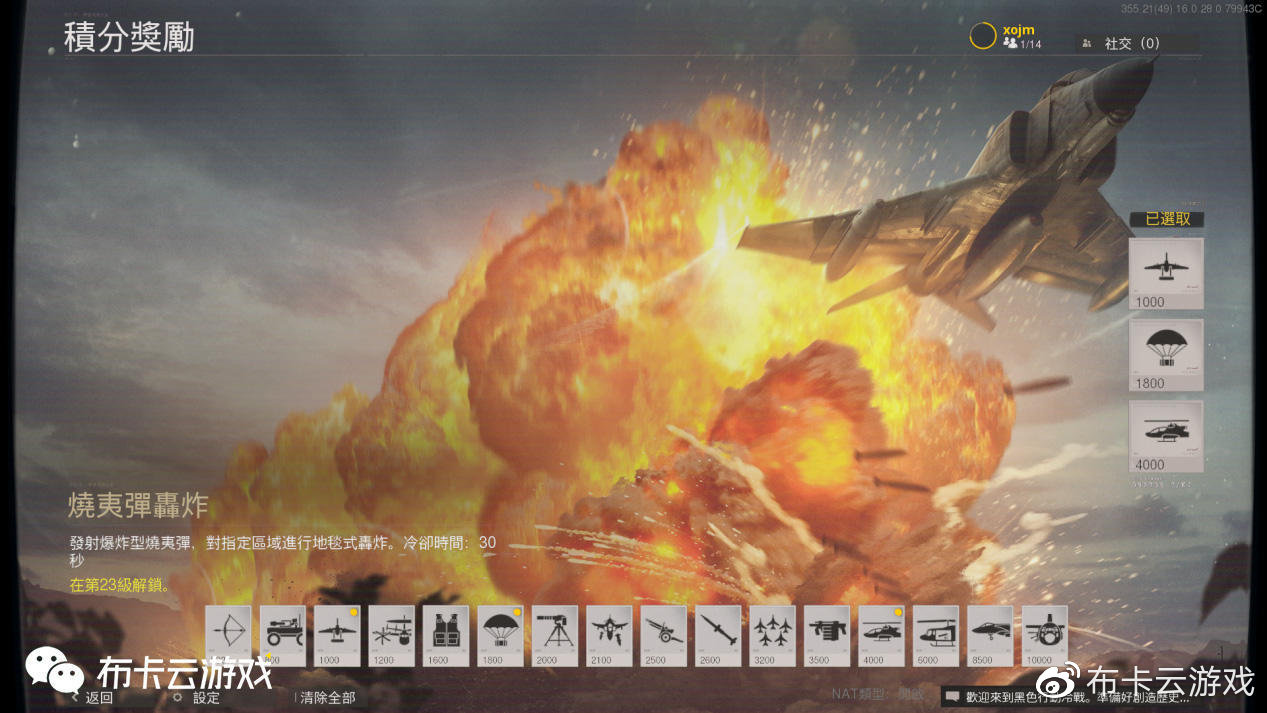
Task: Select the 8500-point jet scorestreak
Action: click(x=990, y=634)
